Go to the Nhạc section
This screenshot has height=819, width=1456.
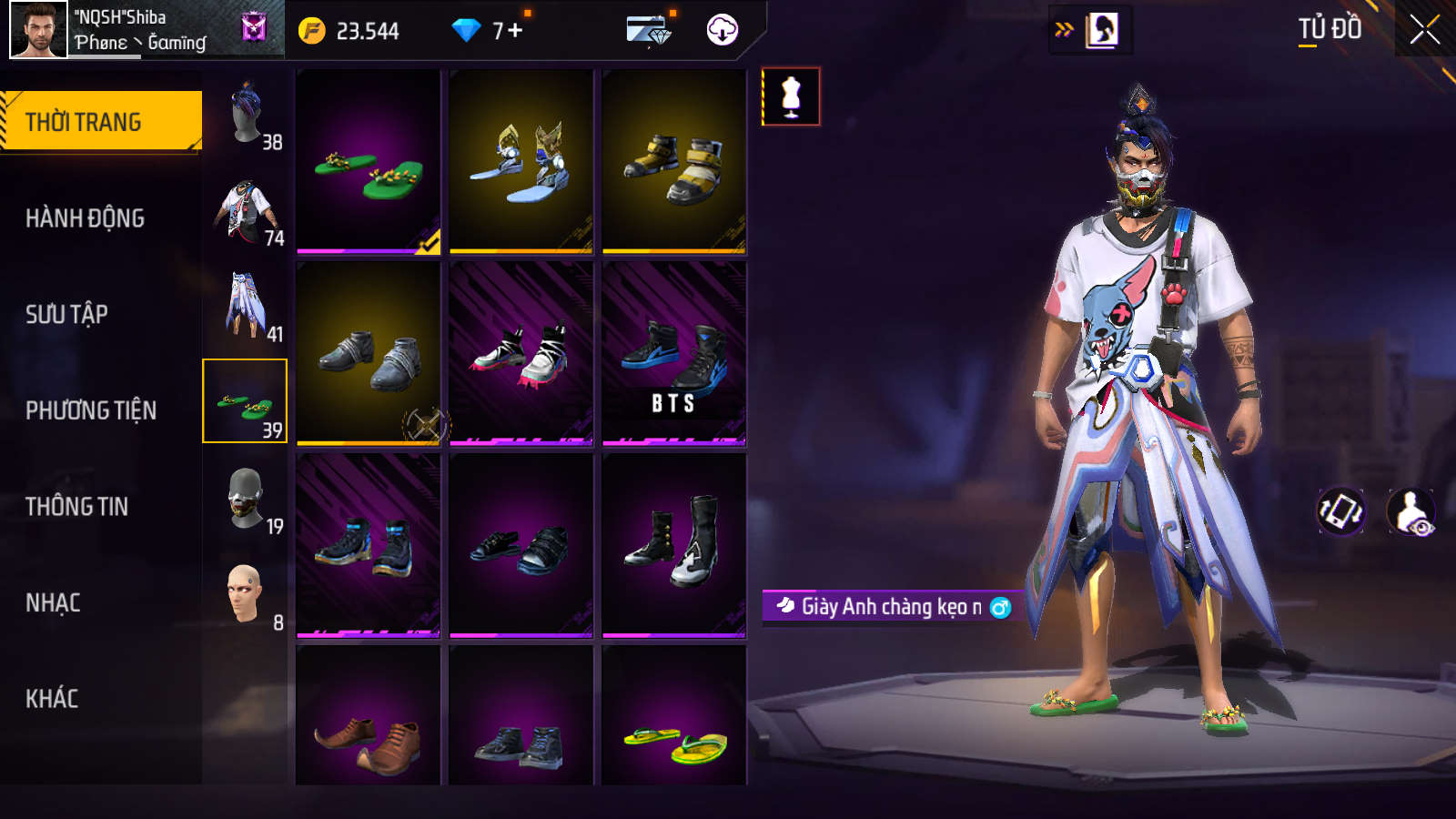(x=53, y=603)
